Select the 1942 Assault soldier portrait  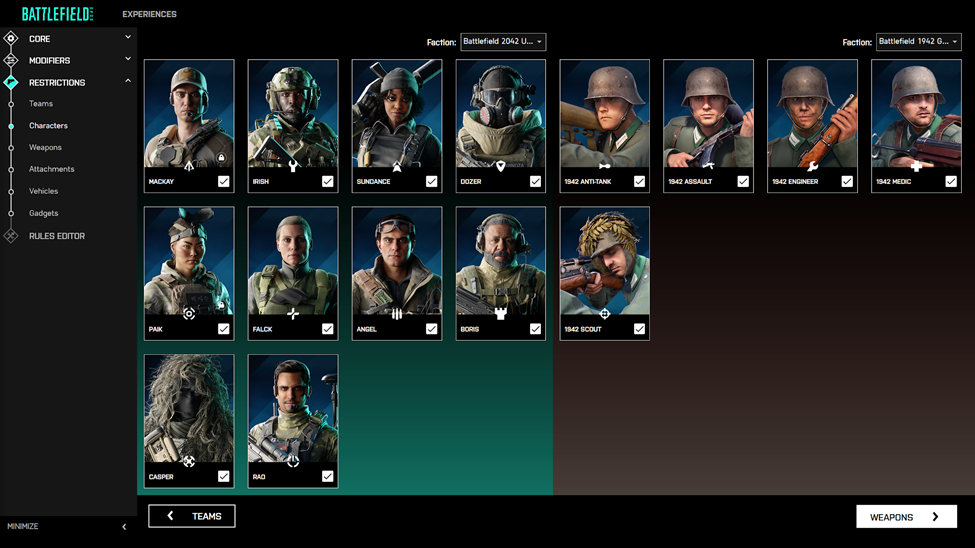click(x=708, y=115)
